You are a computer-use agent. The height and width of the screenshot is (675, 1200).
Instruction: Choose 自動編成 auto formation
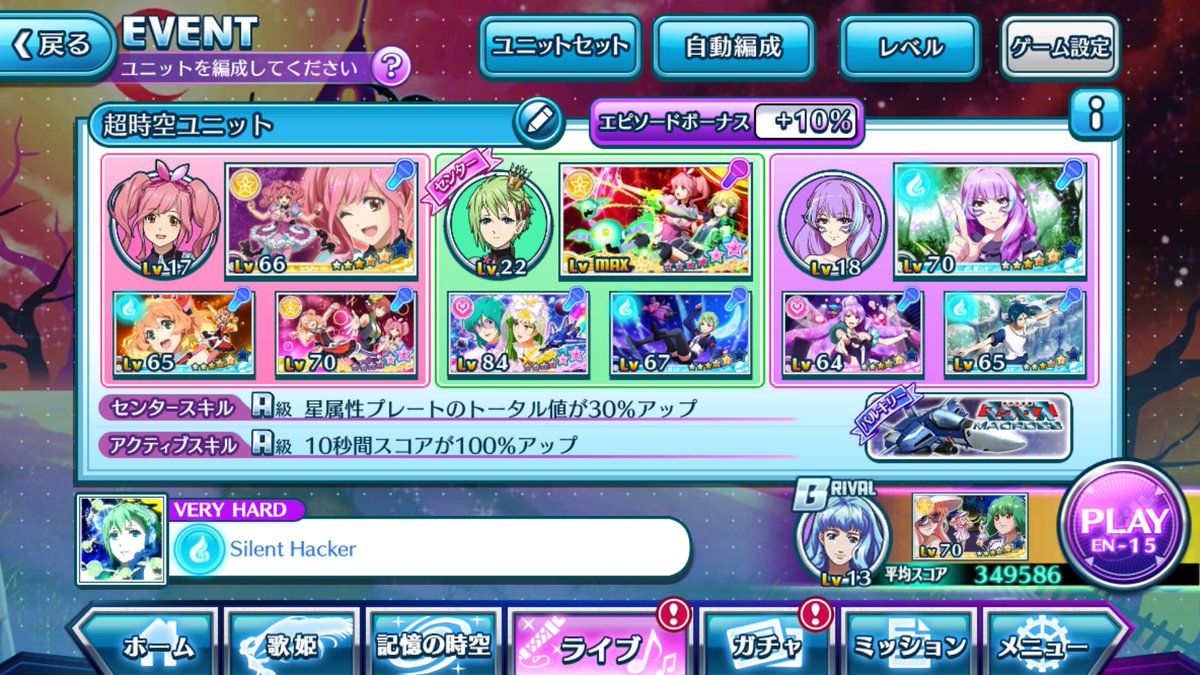[x=732, y=46]
